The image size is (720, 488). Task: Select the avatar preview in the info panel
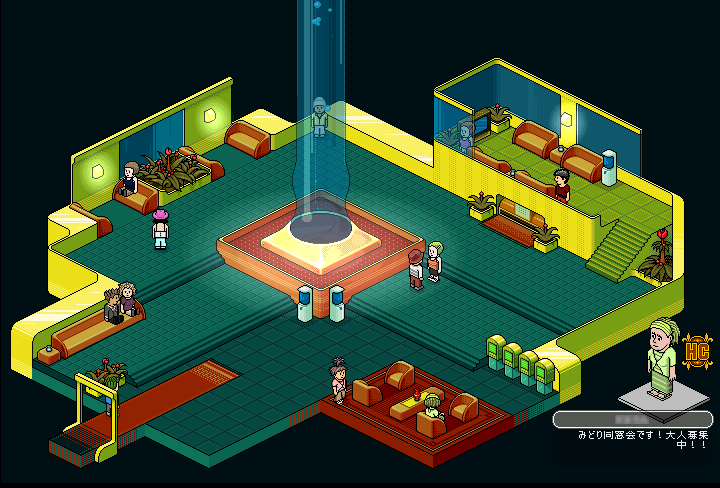(660, 360)
